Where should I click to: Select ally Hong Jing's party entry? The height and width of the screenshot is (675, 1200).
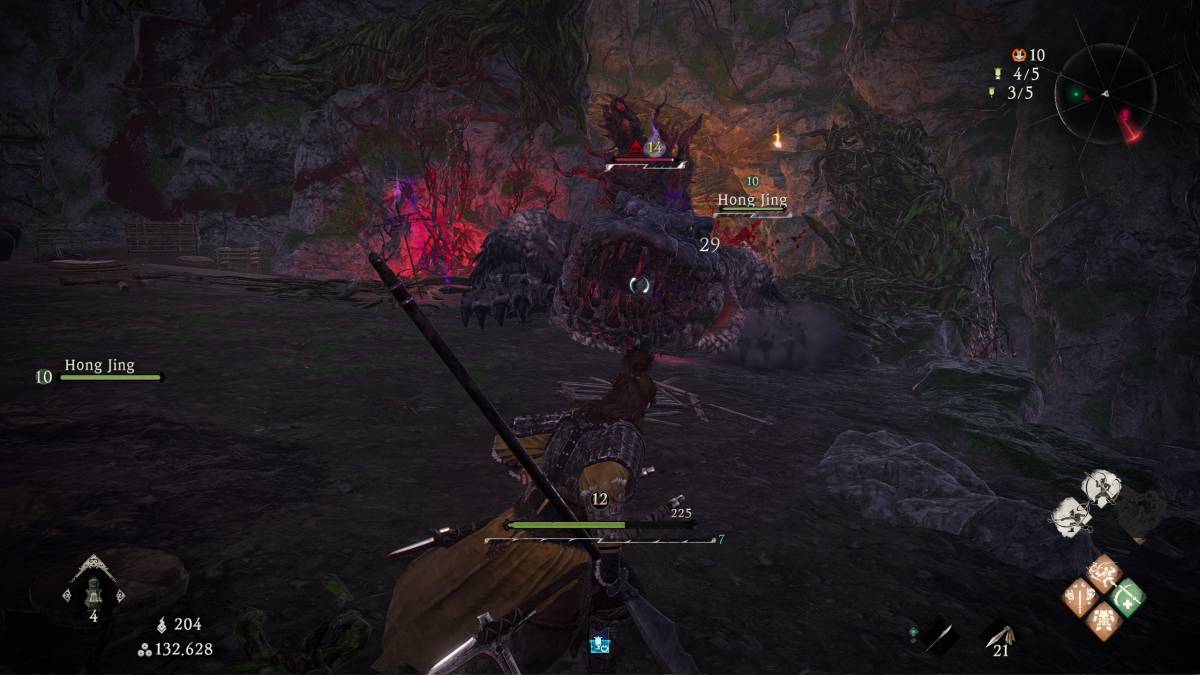tap(100, 372)
